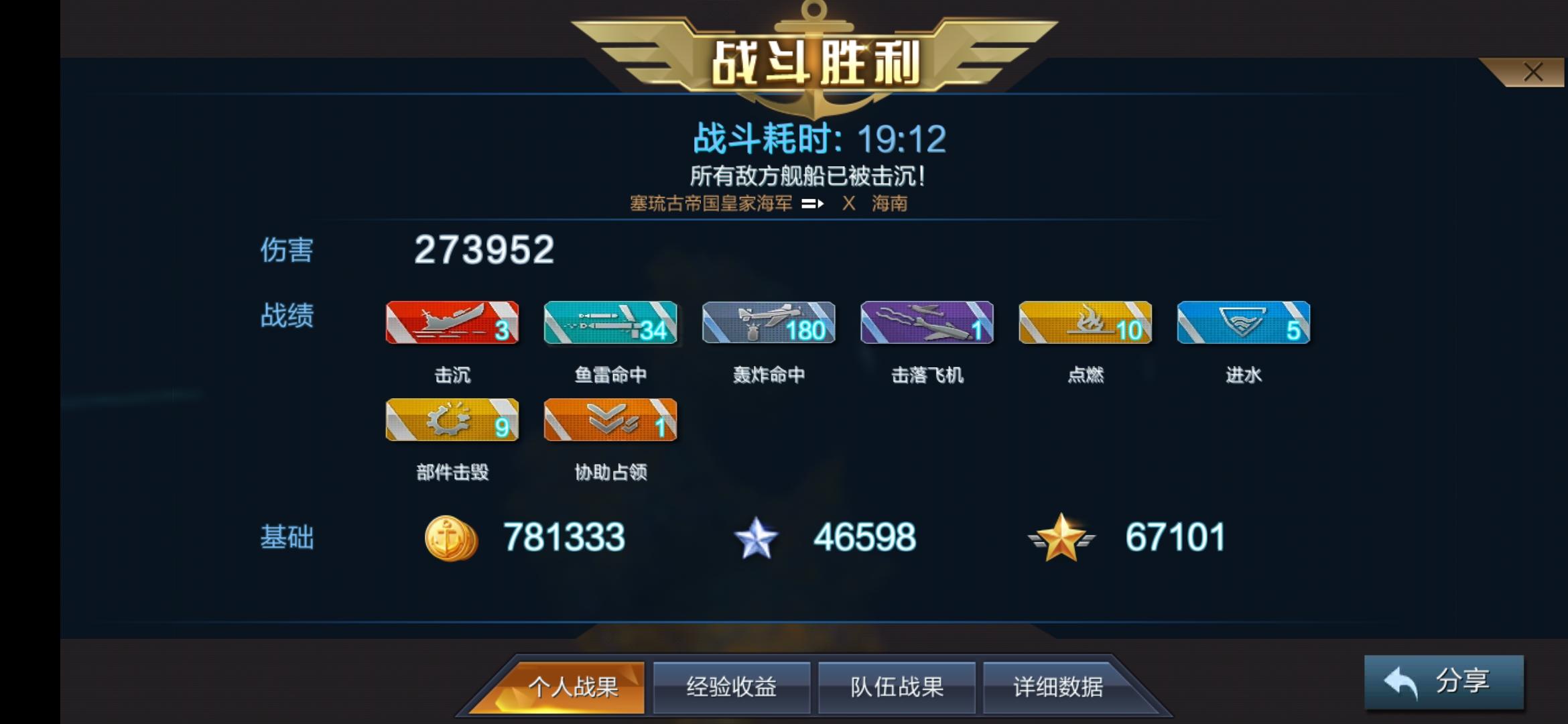Image resolution: width=1568 pixels, height=724 pixels.
Task: Select the 击沉 (ship sunk) badge icon
Action: tap(453, 324)
